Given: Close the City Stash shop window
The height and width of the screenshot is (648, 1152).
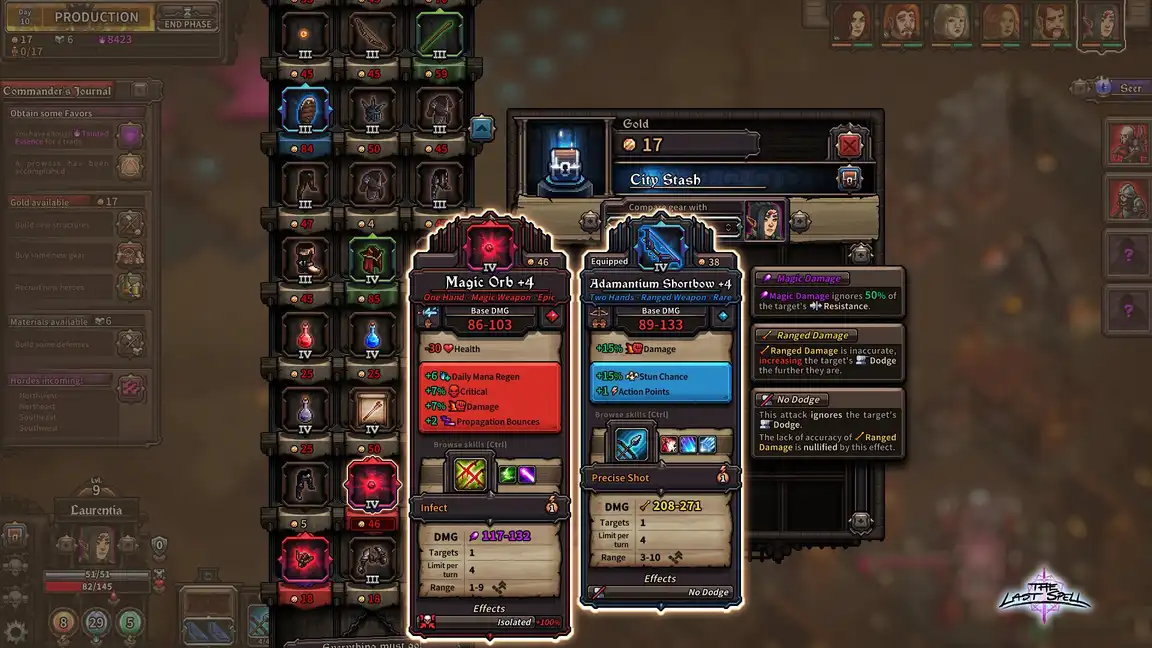Looking at the screenshot, I should (849, 146).
